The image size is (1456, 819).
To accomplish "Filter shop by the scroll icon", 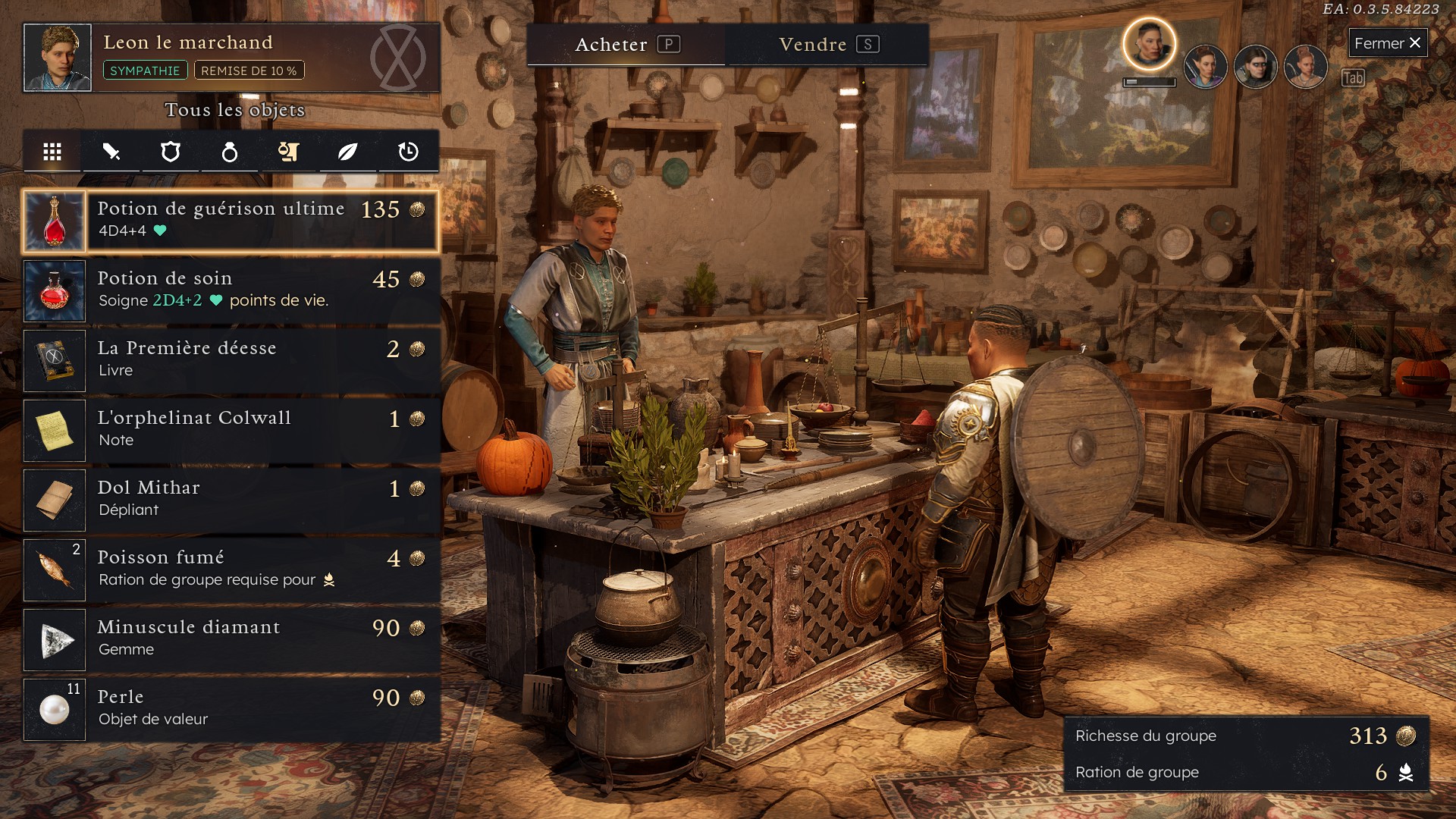I will 288,152.
